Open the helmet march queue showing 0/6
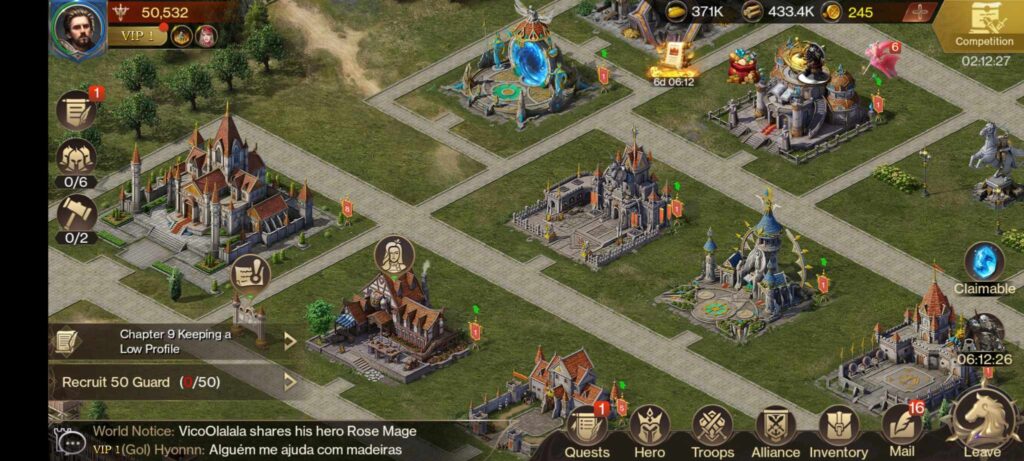This screenshot has width=1024, height=461. (76, 158)
